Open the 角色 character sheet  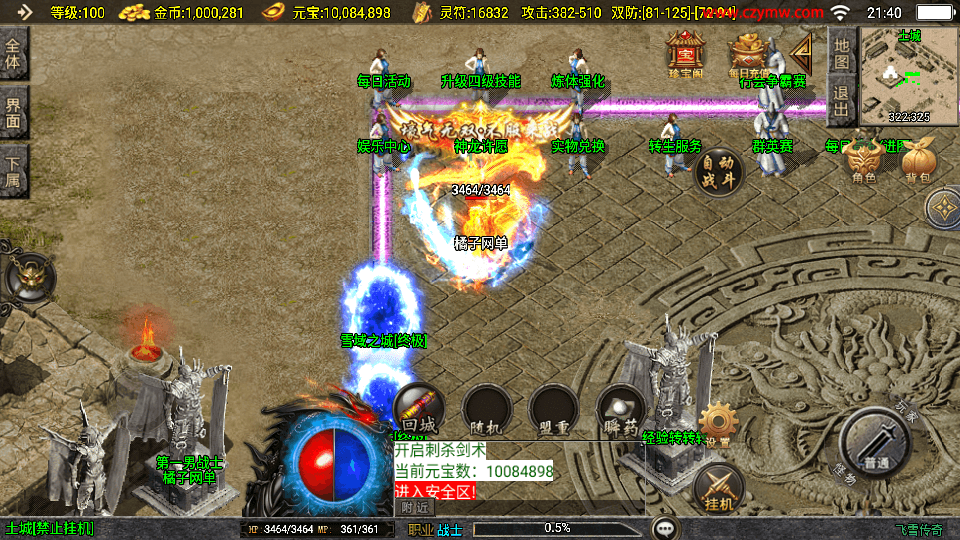coord(863,162)
